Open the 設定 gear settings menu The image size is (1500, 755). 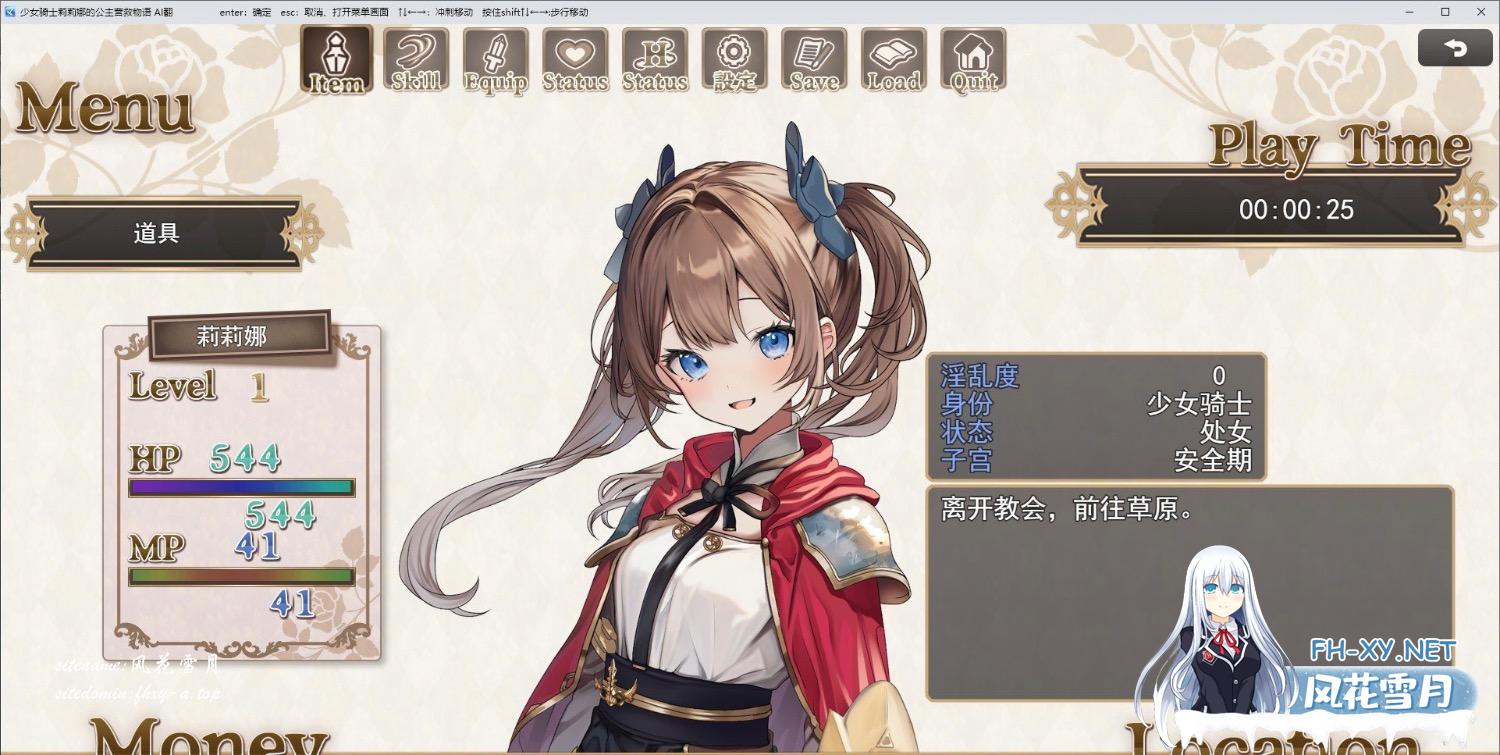pos(735,59)
